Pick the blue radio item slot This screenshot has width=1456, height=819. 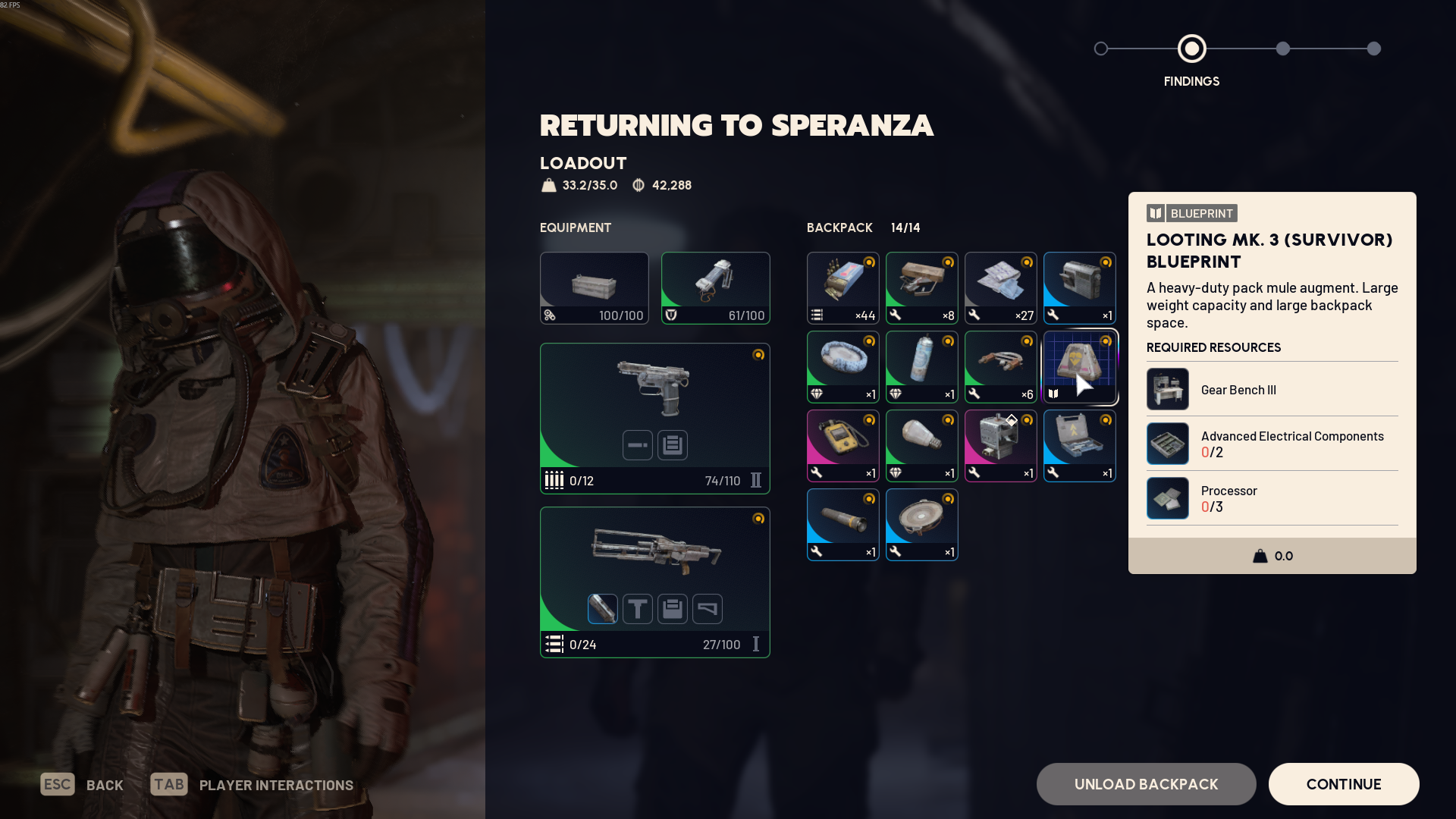coord(1079,288)
